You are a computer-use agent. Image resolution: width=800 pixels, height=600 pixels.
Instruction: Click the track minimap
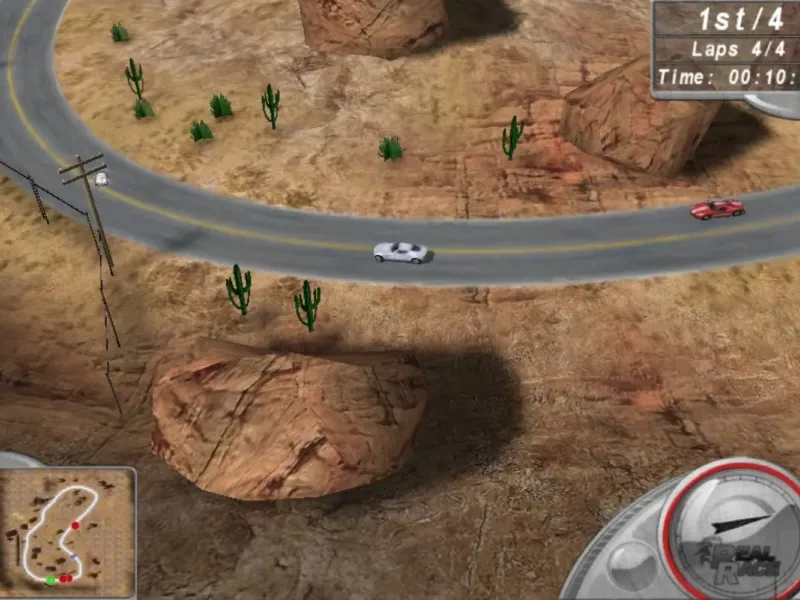67,527
